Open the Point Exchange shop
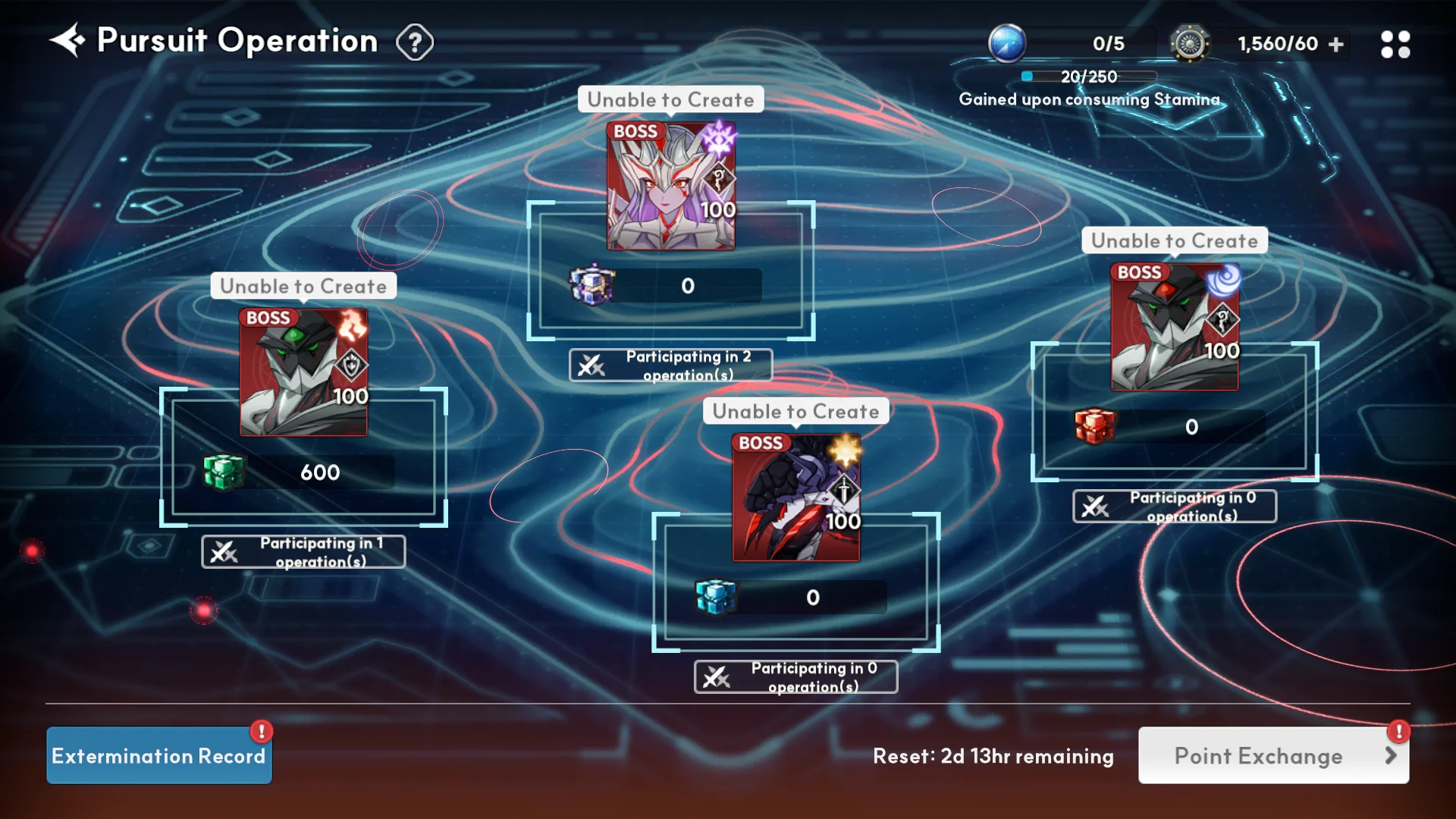 coord(1273,755)
